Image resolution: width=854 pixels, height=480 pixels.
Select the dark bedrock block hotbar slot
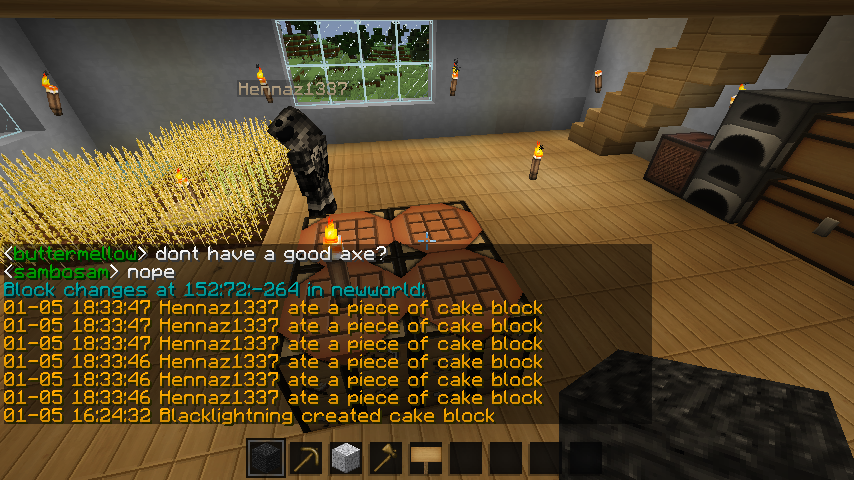[265, 459]
